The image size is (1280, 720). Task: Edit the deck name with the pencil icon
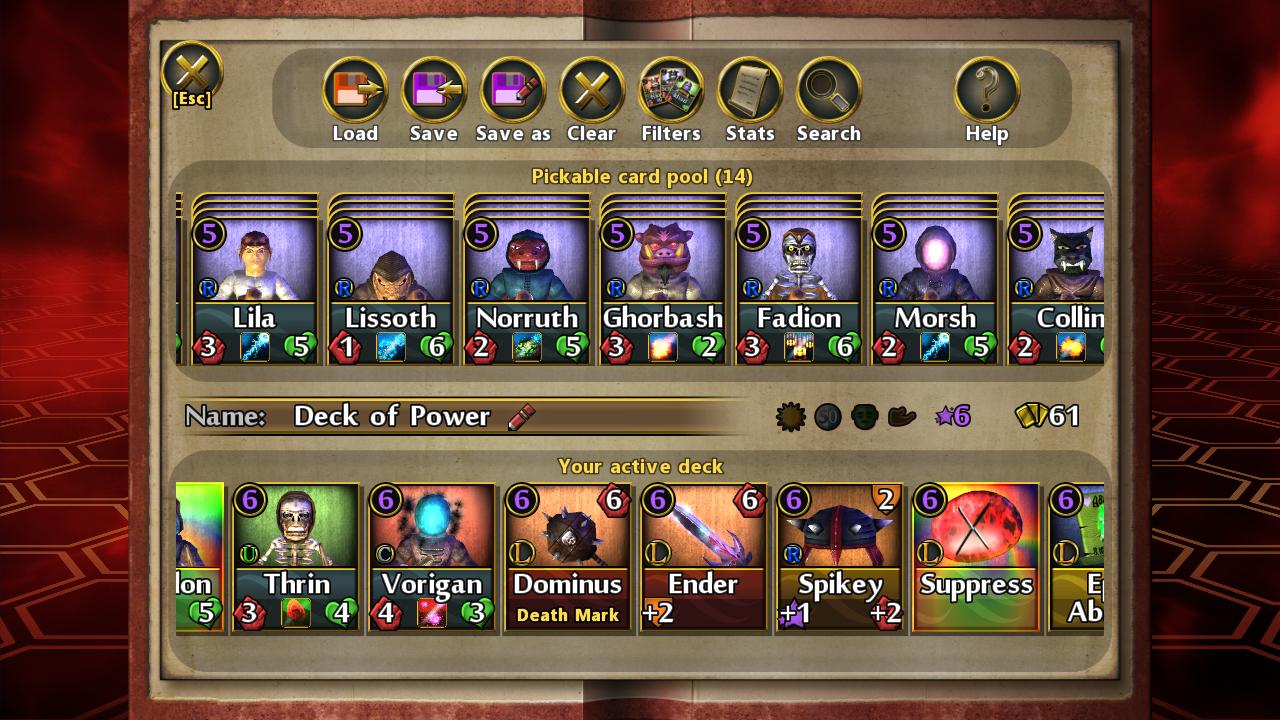point(521,417)
